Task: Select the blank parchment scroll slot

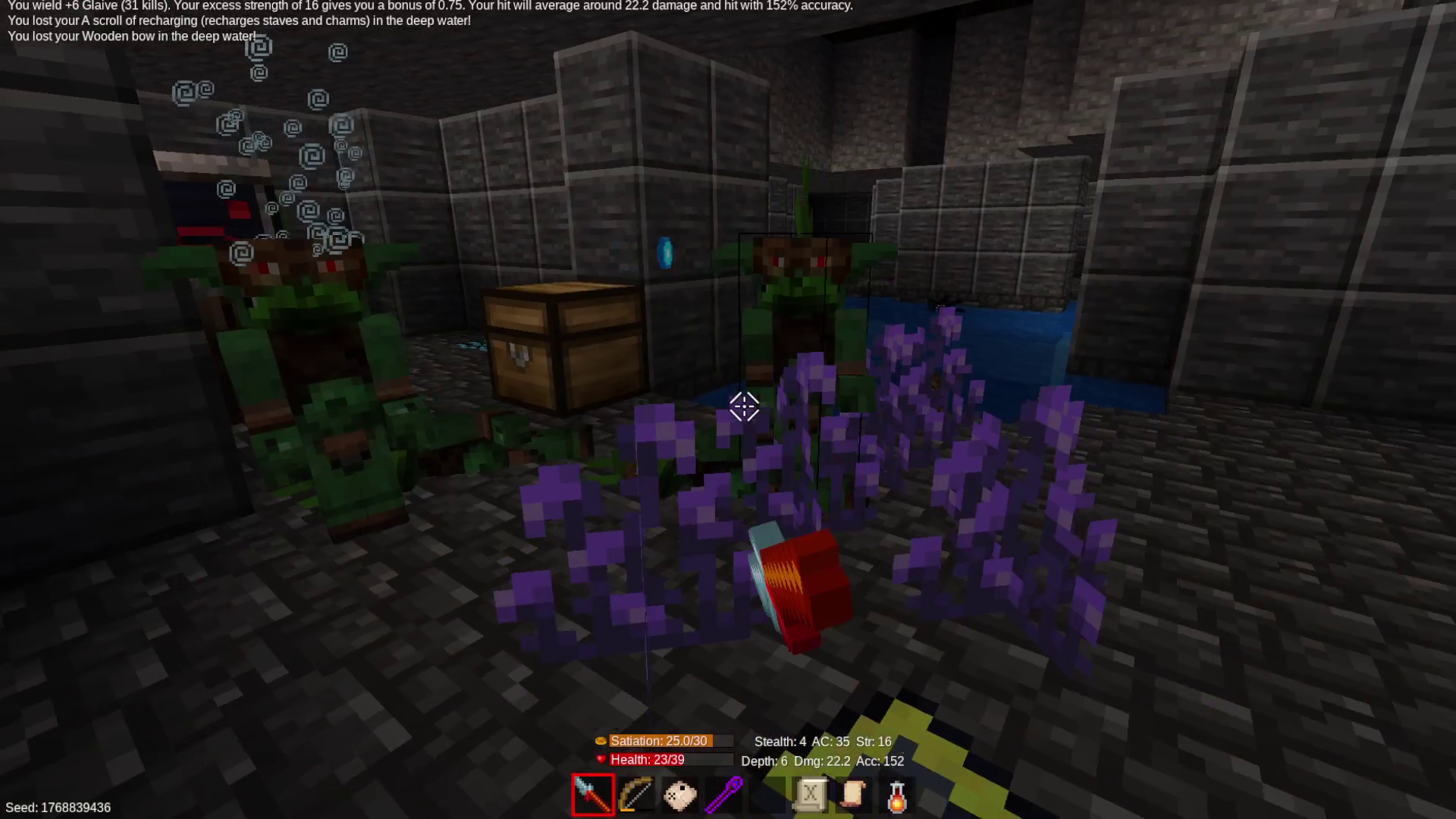Action: [853, 795]
